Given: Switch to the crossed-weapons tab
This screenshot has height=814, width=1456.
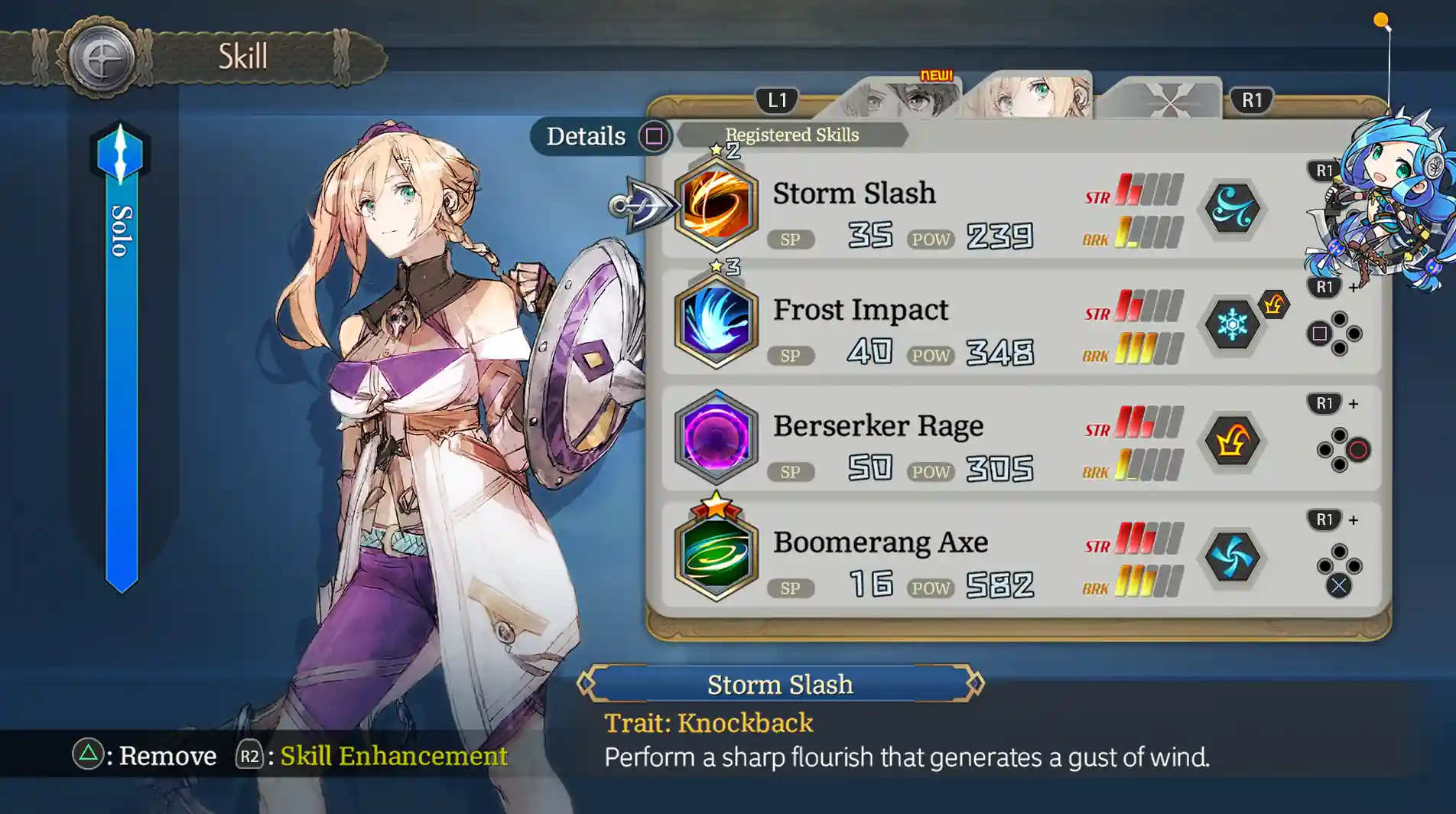Looking at the screenshot, I should coord(1161,99).
